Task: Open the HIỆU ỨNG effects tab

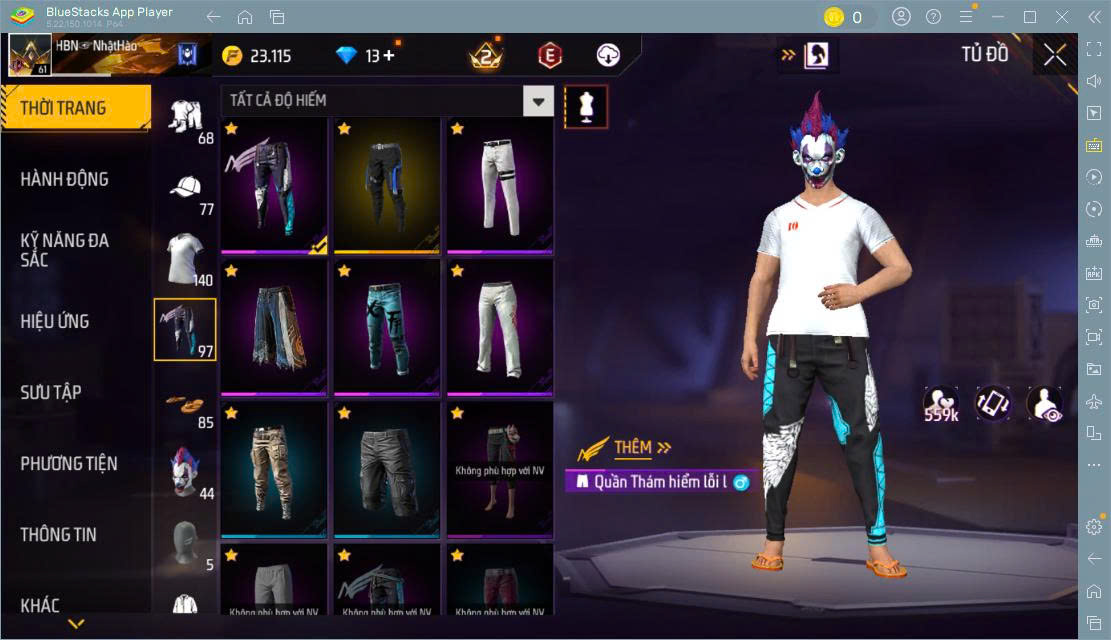Action: [x=55, y=321]
